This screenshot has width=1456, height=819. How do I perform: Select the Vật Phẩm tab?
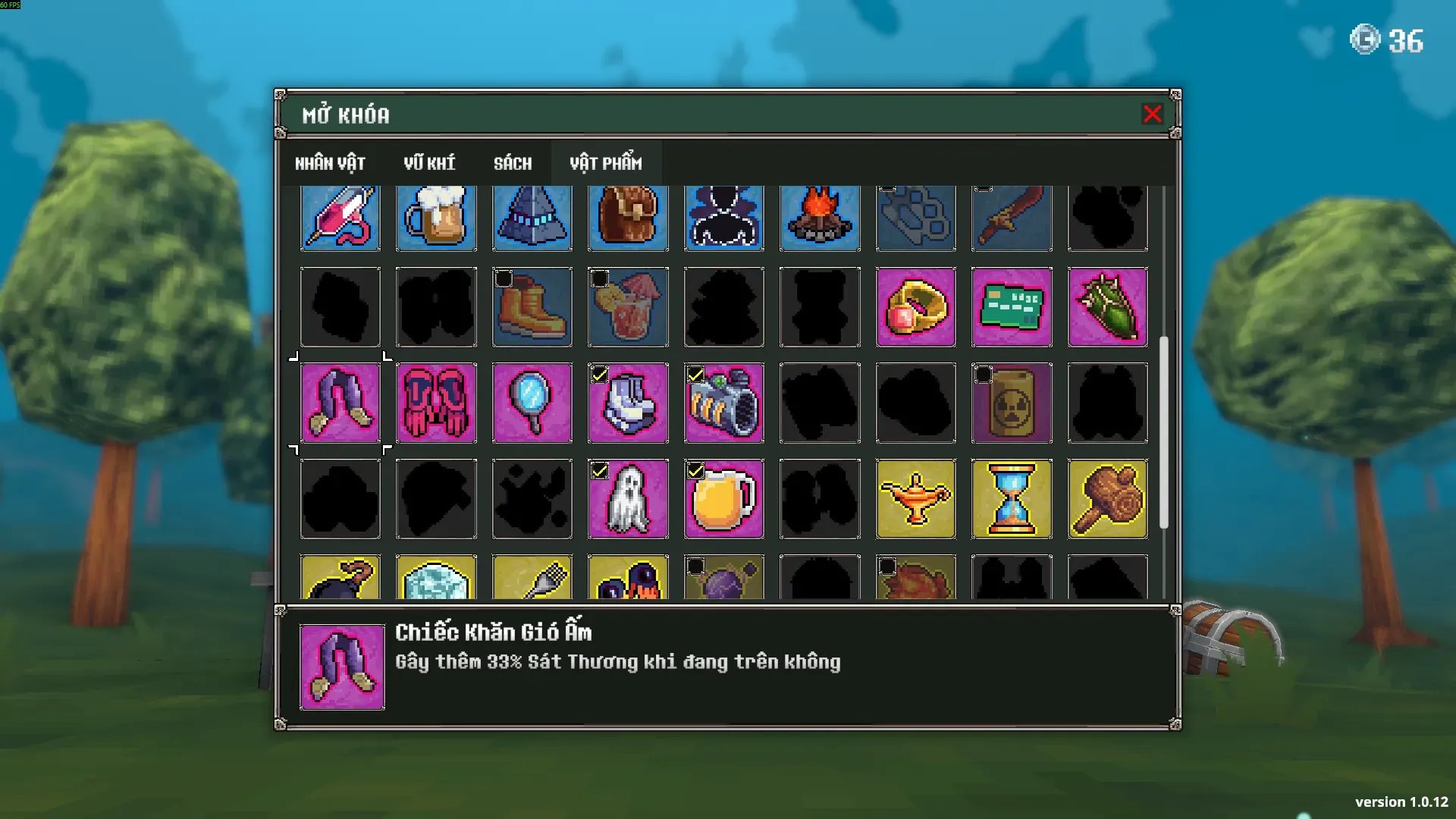(x=606, y=163)
